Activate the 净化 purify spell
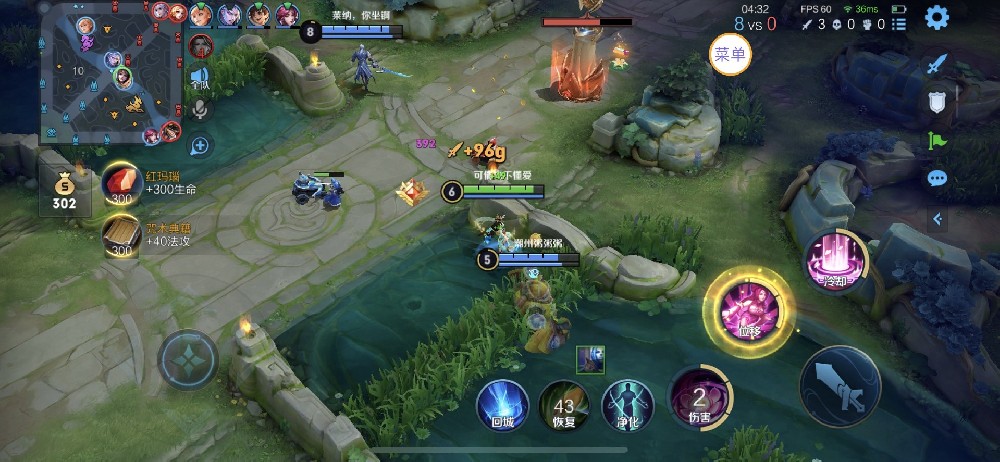 627,405
